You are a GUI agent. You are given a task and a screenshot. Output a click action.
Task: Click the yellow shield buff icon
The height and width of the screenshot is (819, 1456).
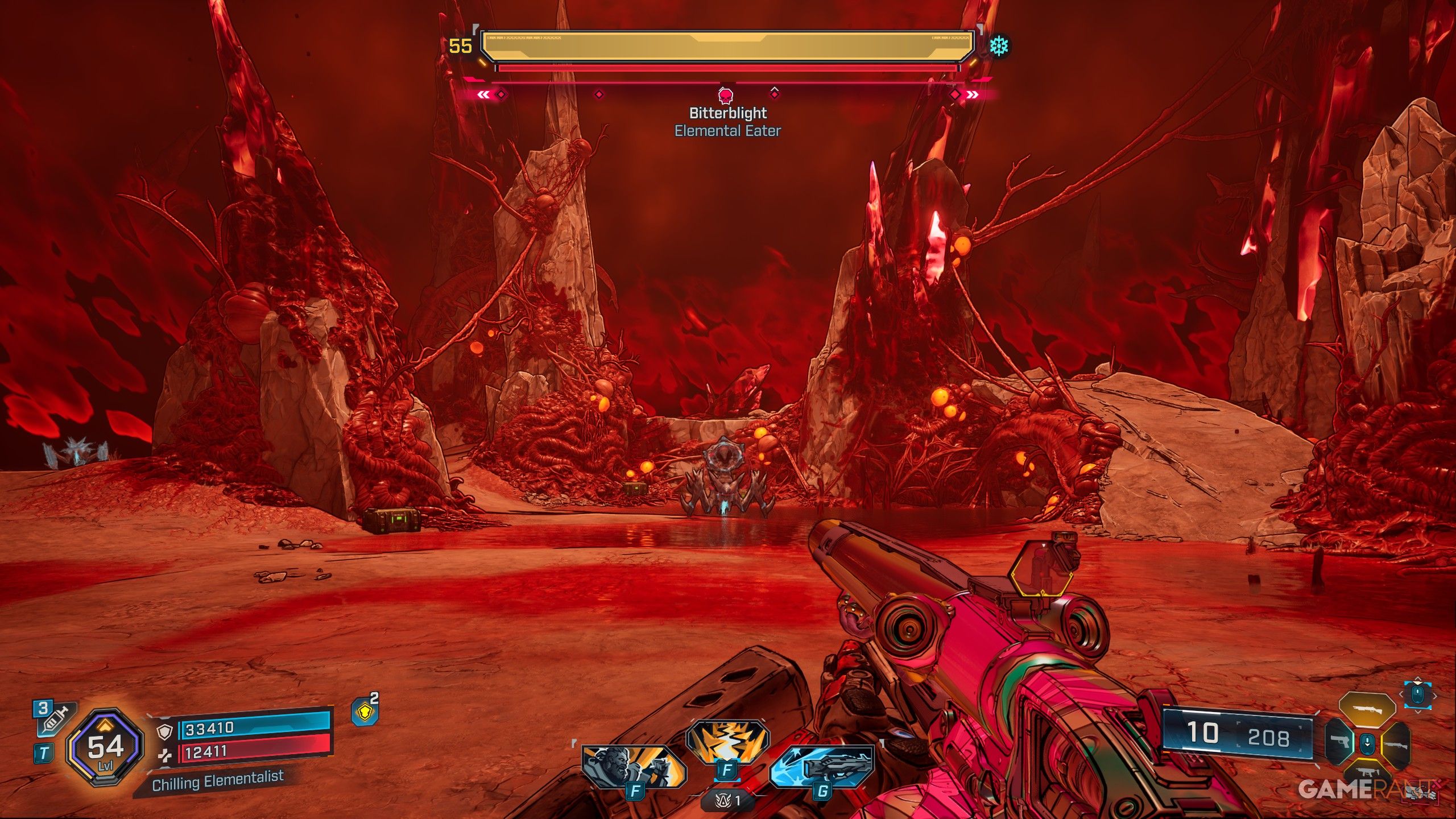365,712
